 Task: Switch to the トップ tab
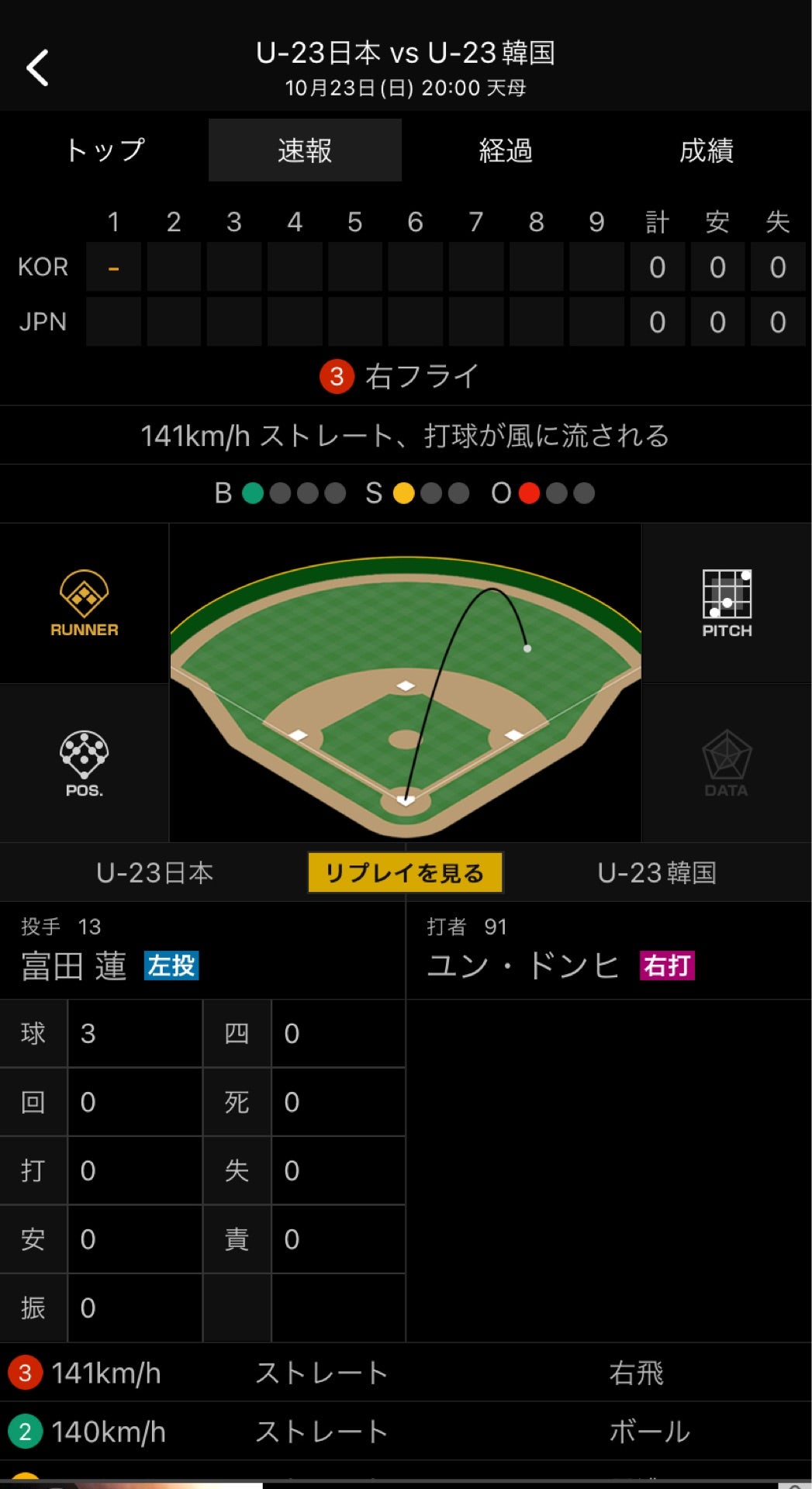(x=105, y=150)
